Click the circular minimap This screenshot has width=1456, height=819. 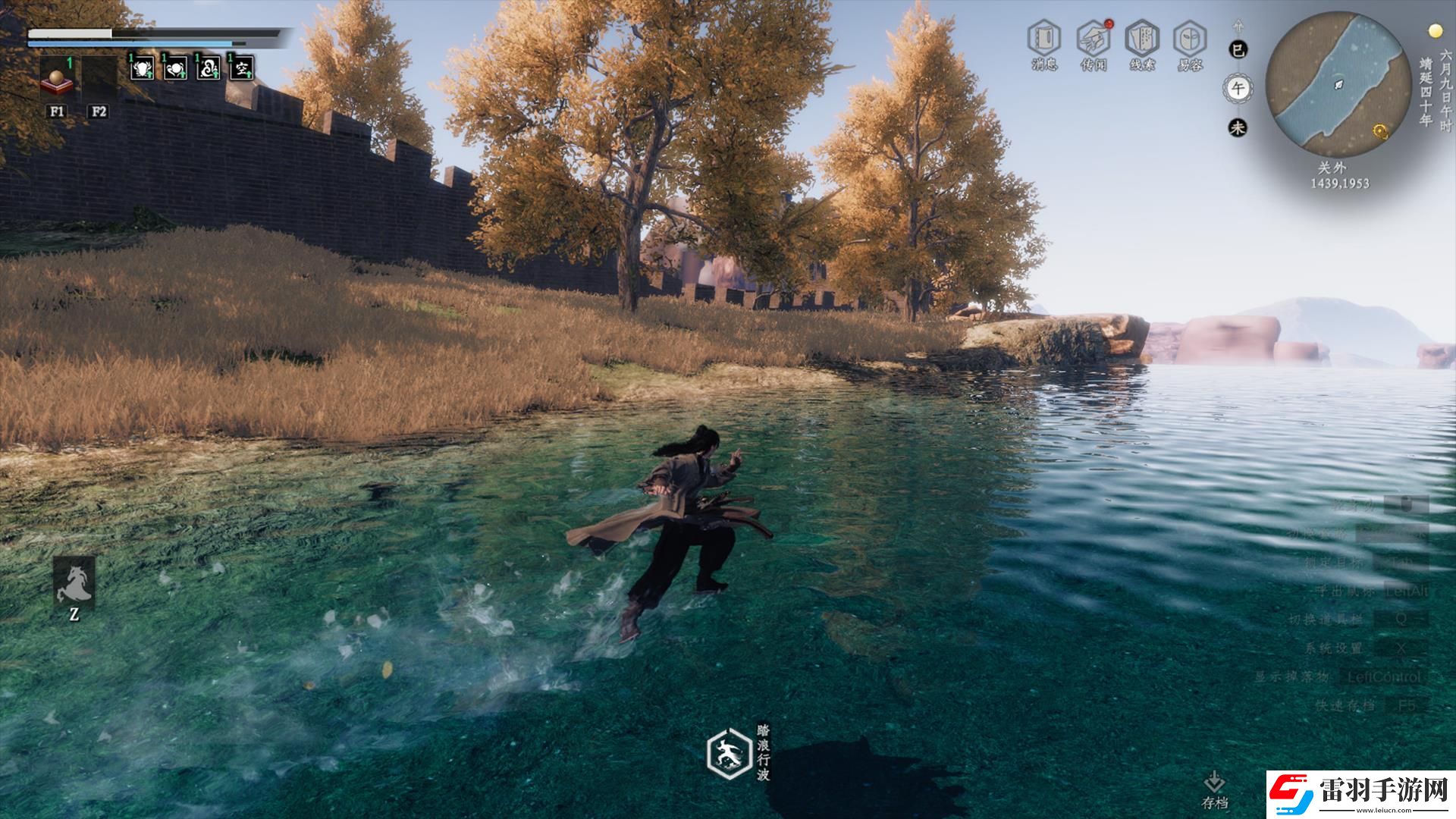(x=1332, y=80)
